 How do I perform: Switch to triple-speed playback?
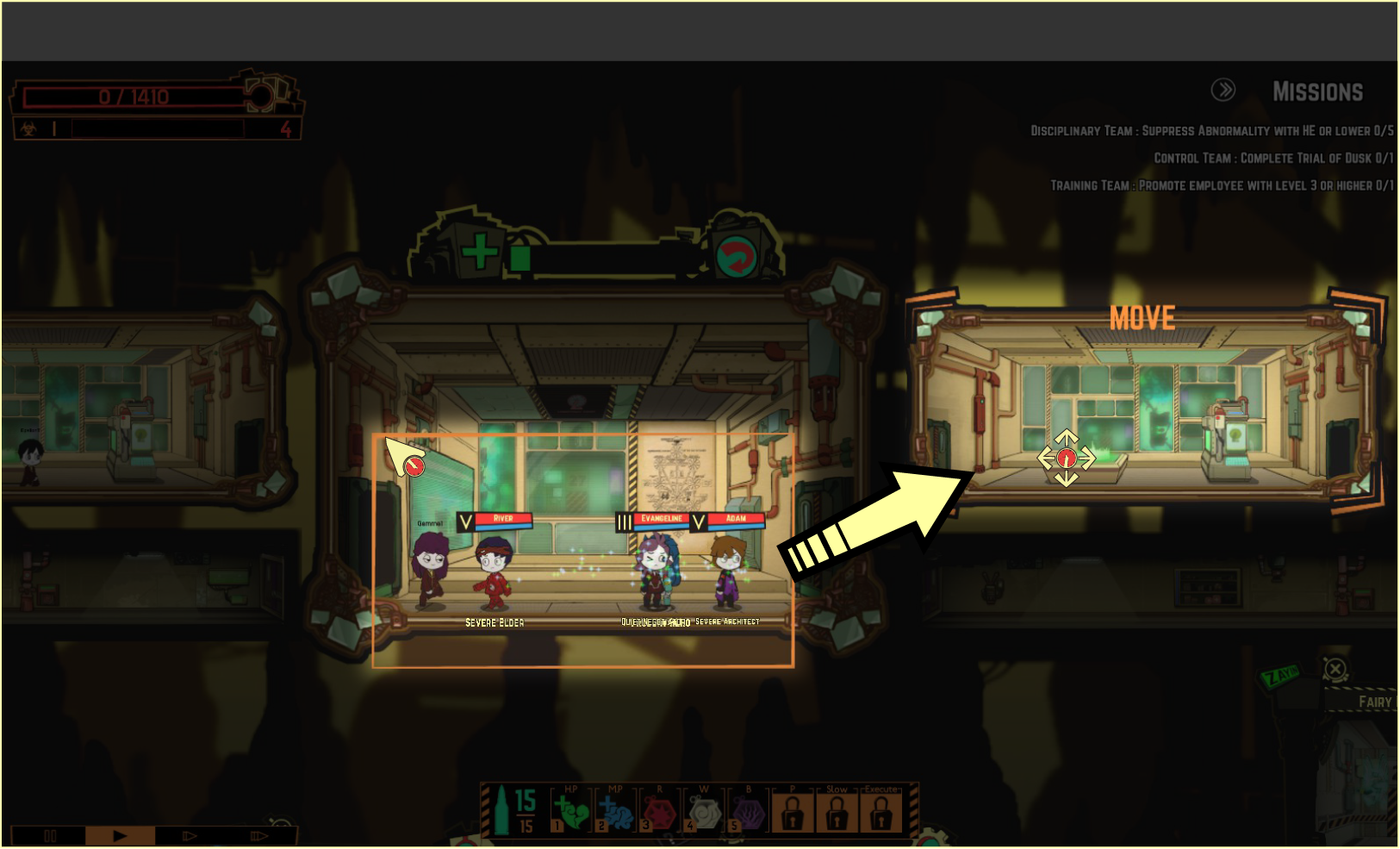click(x=258, y=835)
